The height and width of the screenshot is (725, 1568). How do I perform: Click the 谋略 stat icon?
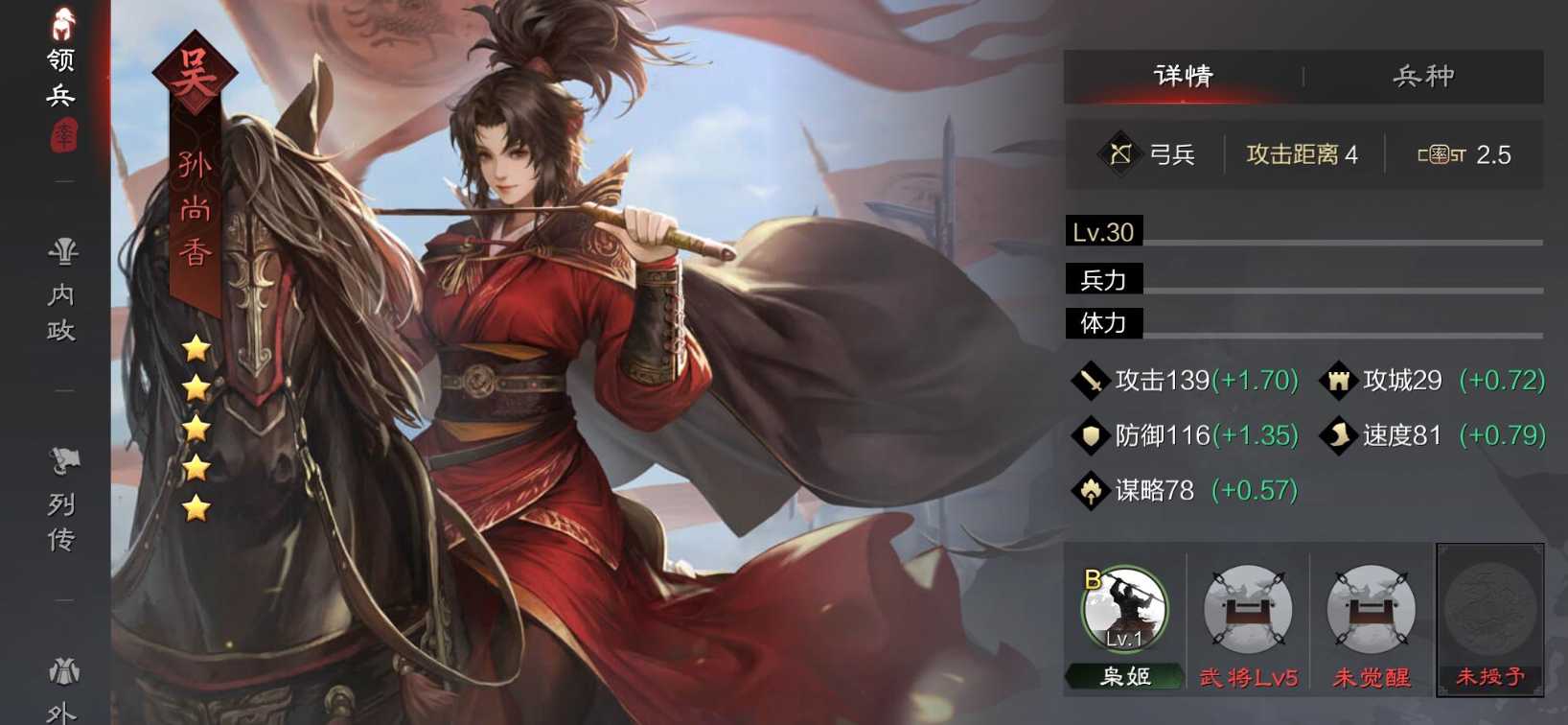(1091, 490)
